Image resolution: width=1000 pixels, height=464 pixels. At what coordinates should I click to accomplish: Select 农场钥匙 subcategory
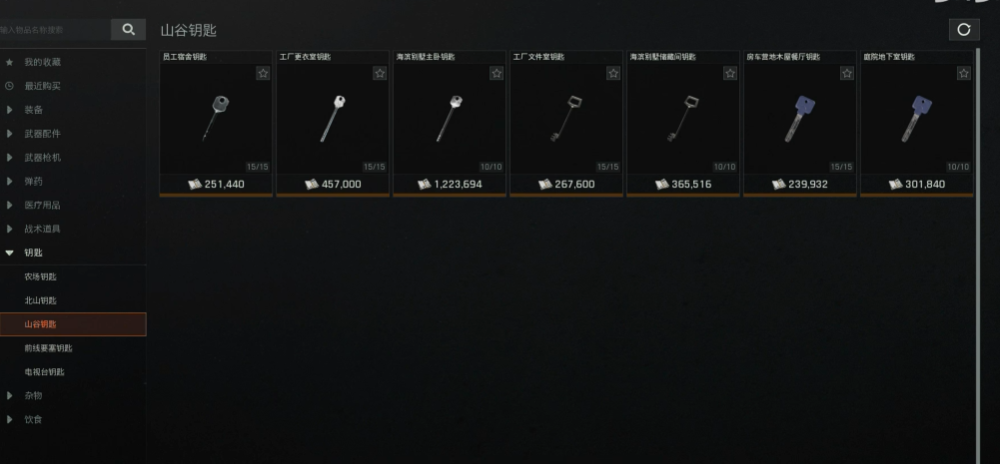point(41,276)
